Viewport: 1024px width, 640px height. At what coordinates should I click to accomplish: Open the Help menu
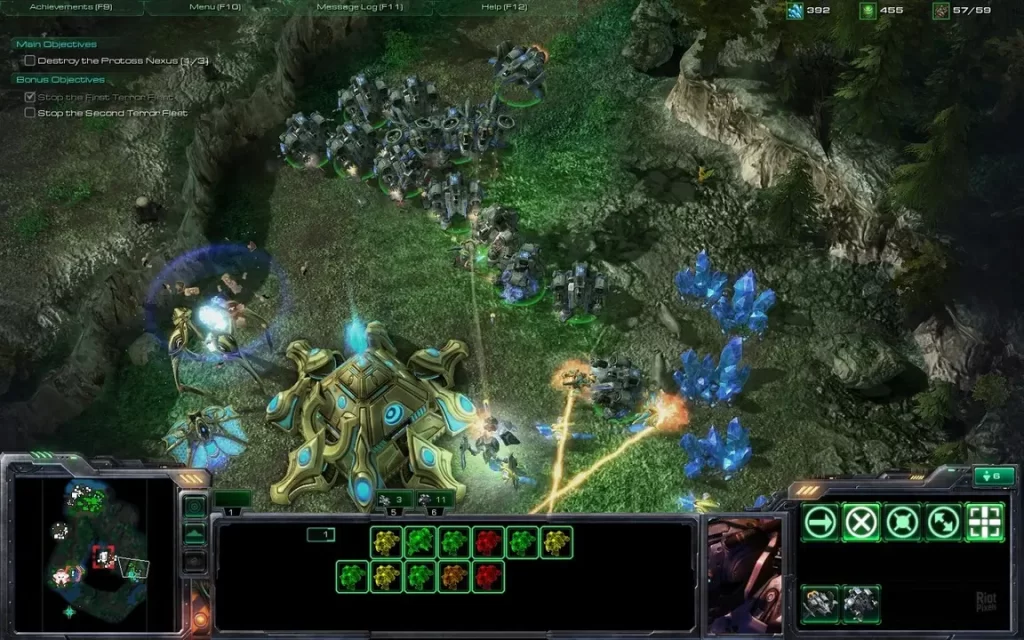504,7
